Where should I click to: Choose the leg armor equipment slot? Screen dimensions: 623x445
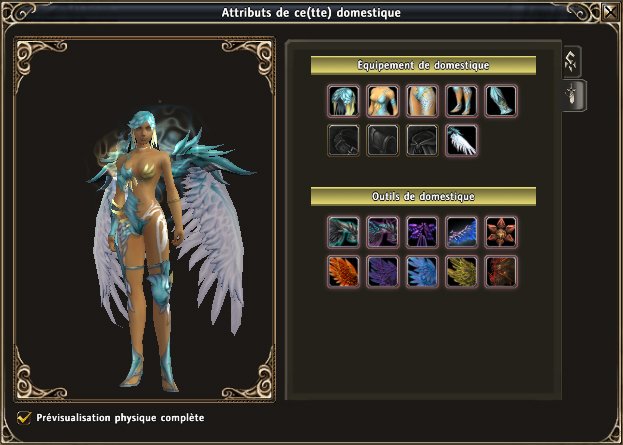click(461, 102)
